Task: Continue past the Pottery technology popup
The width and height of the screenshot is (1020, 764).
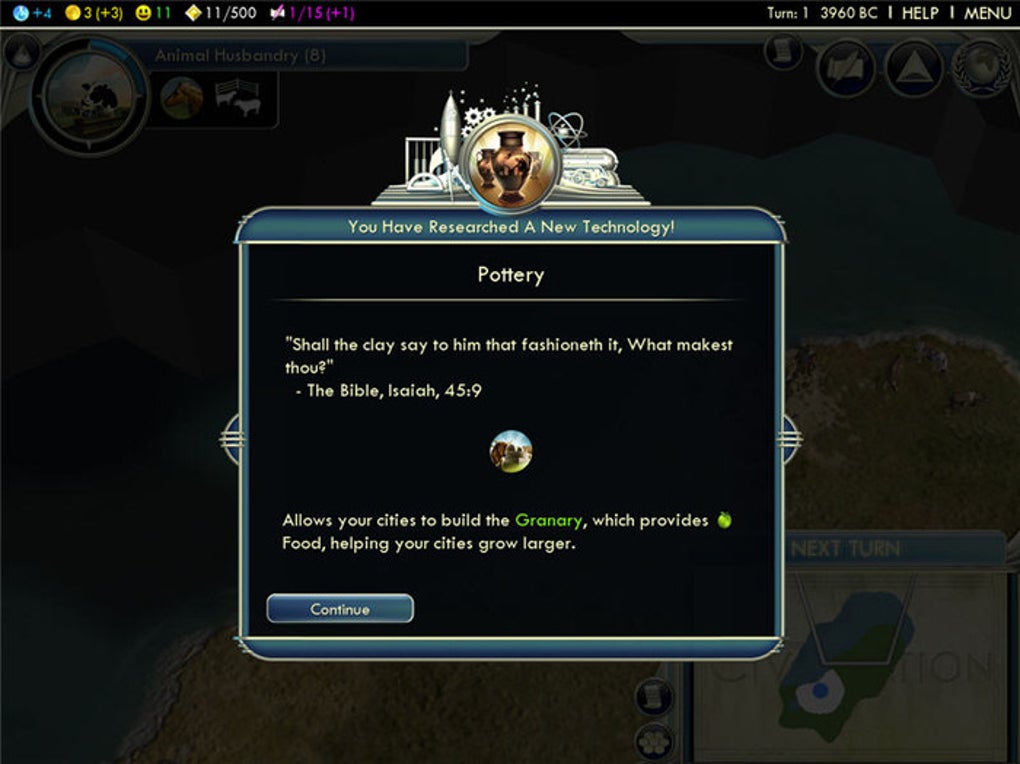Action: click(x=340, y=609)
